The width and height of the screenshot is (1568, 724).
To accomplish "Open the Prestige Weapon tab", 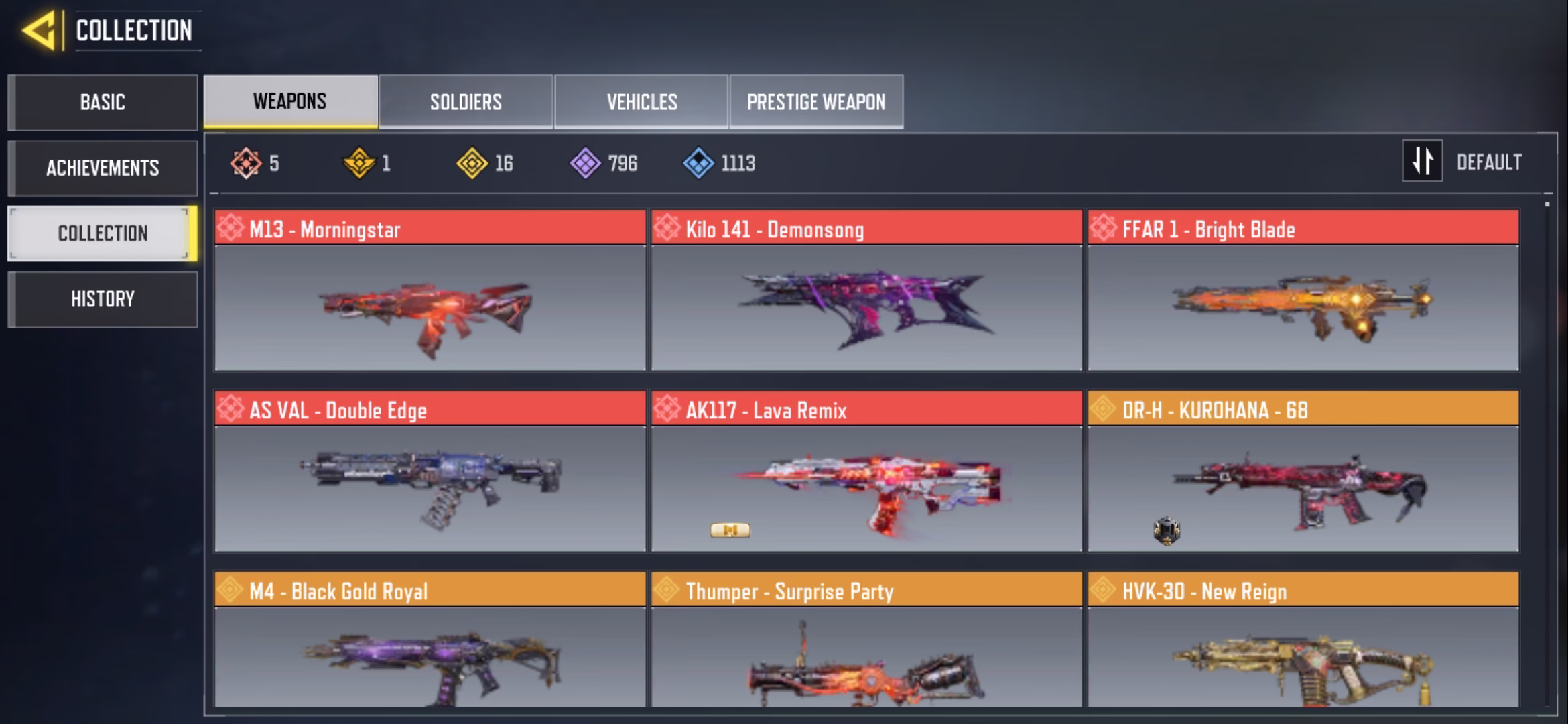I will 816,102.
